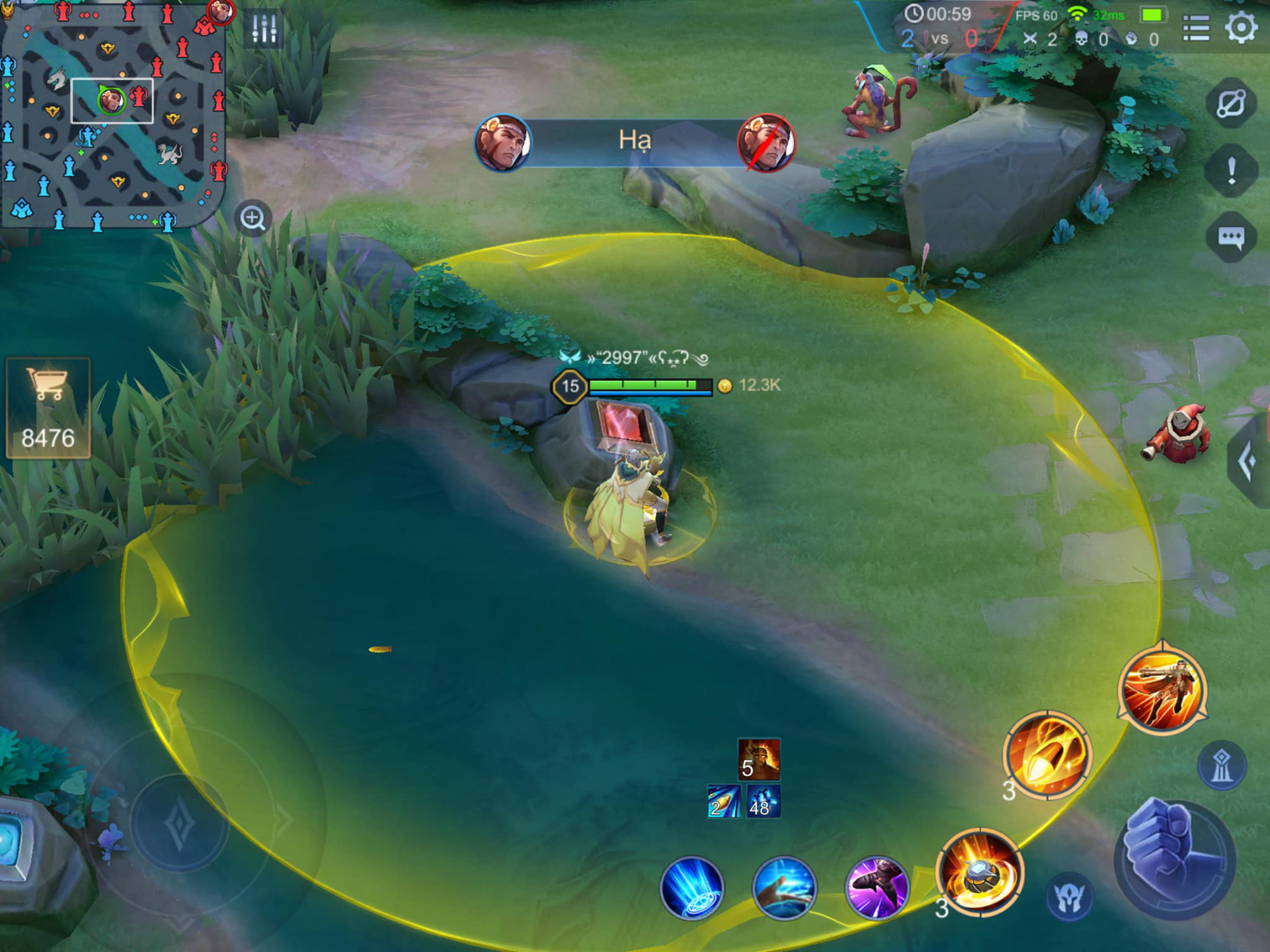Tap the basic attack fist button
Image resolution: width=1270 pixels, height=952 pixels.
[1174, 858]
